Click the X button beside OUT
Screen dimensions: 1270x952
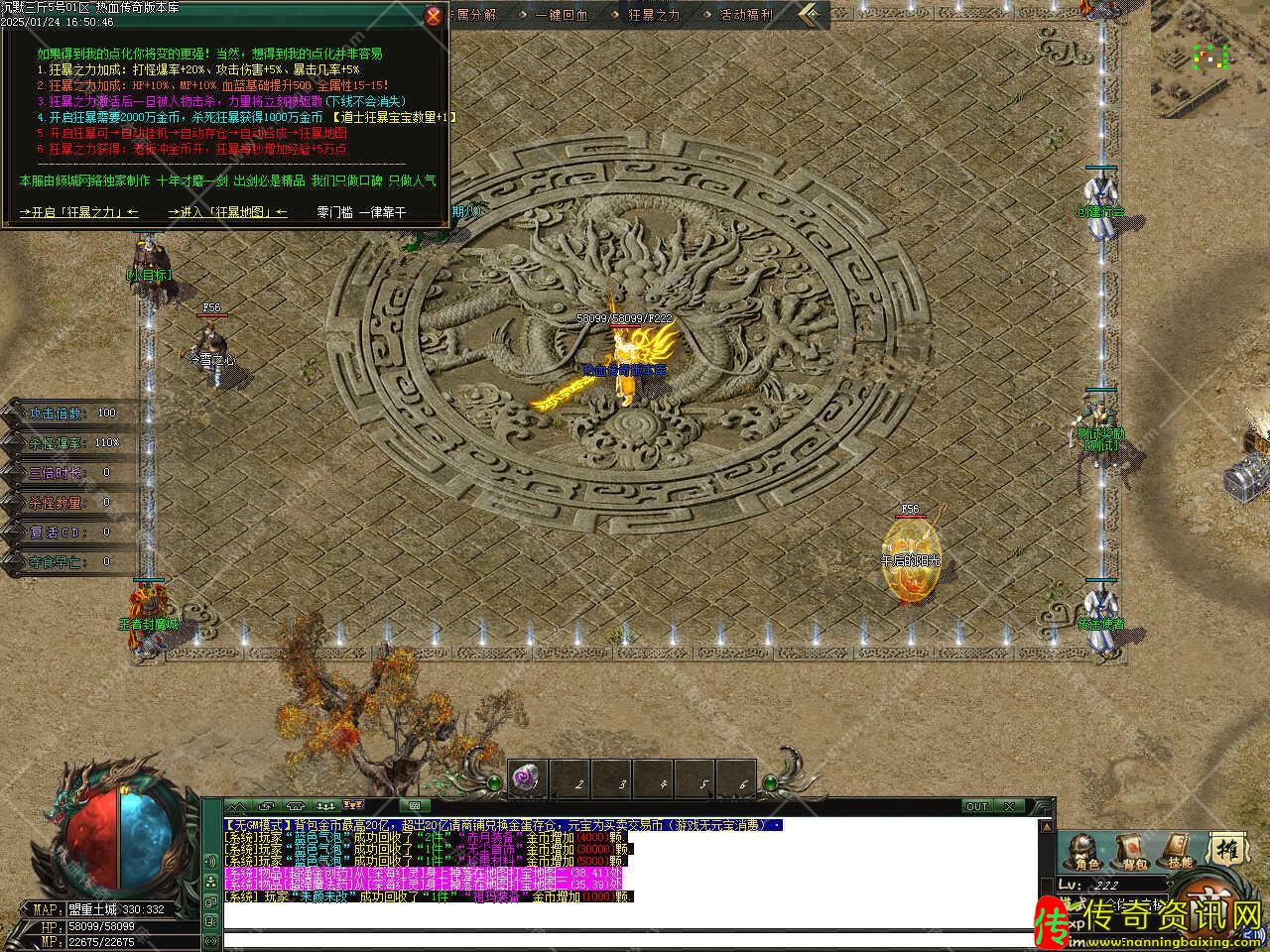pyautogui.click(x=1009, y=807)
